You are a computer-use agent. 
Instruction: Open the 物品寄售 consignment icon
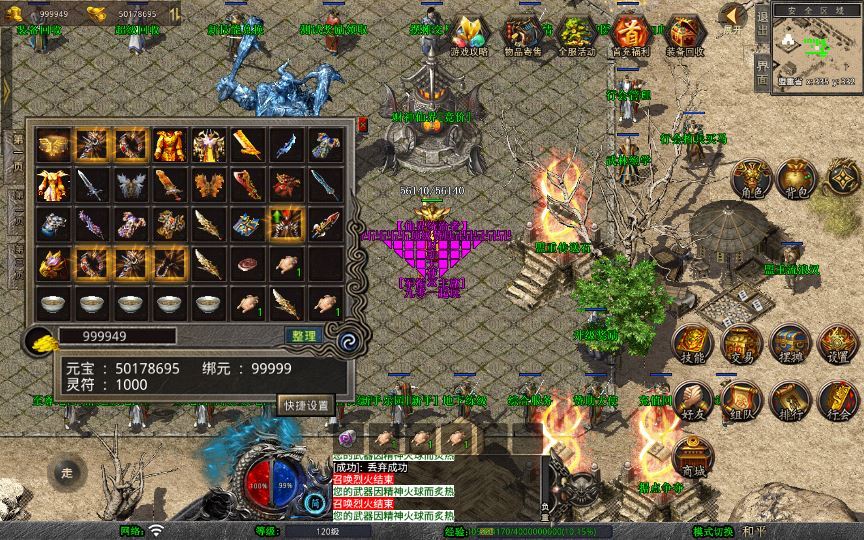point(521,36)
